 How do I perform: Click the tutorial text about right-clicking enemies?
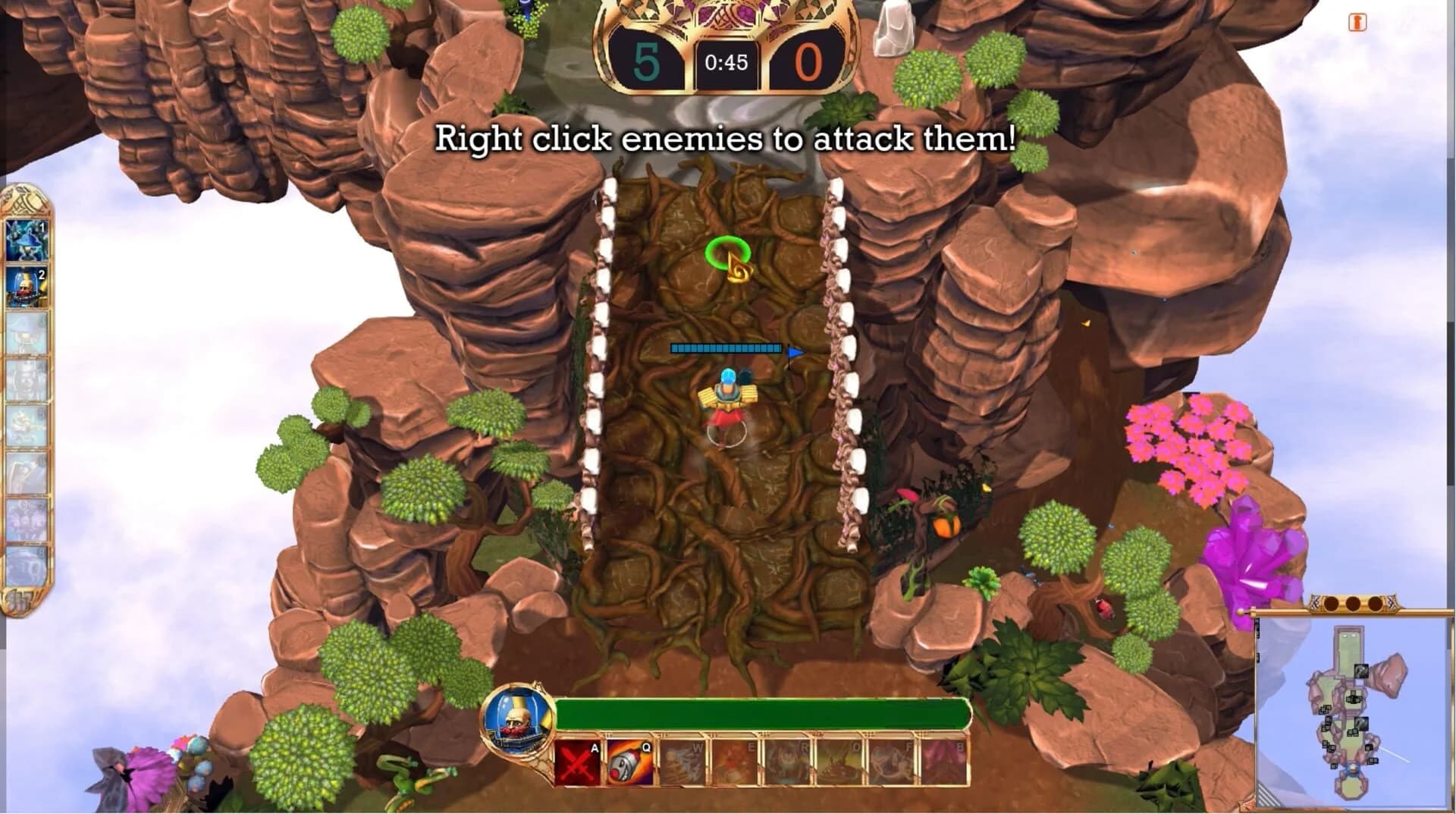[726, 140]
